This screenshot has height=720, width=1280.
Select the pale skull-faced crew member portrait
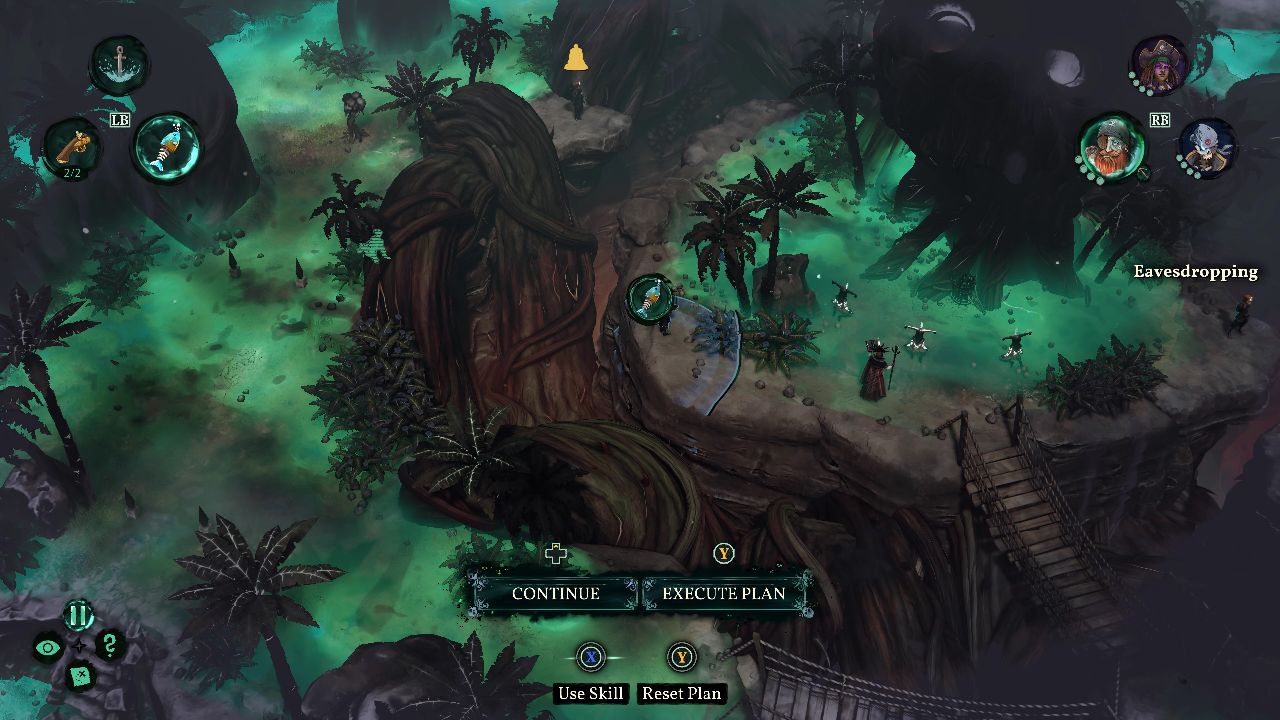[x=1207, y=147]
